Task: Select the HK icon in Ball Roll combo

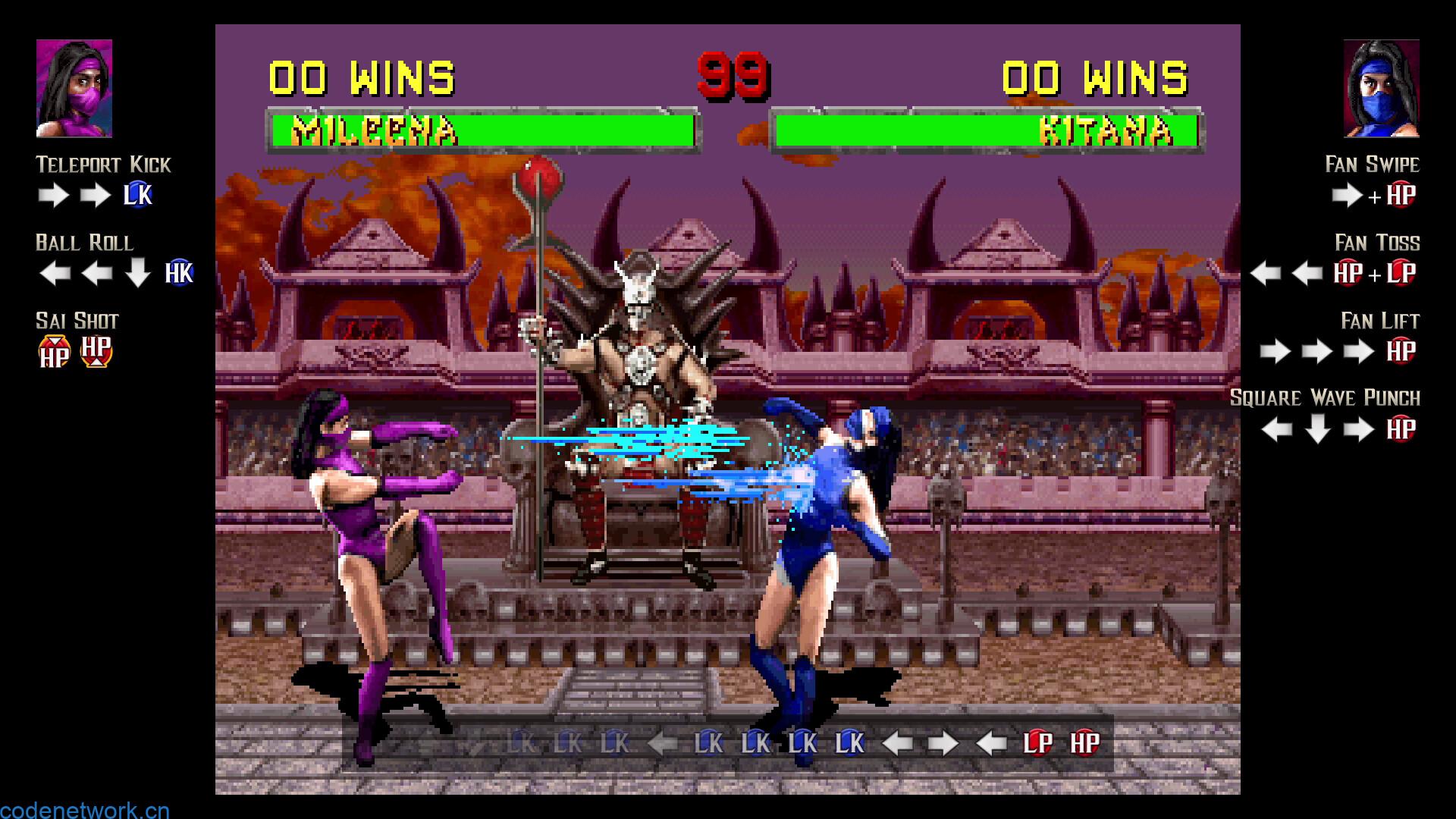Action: (180, 275)
